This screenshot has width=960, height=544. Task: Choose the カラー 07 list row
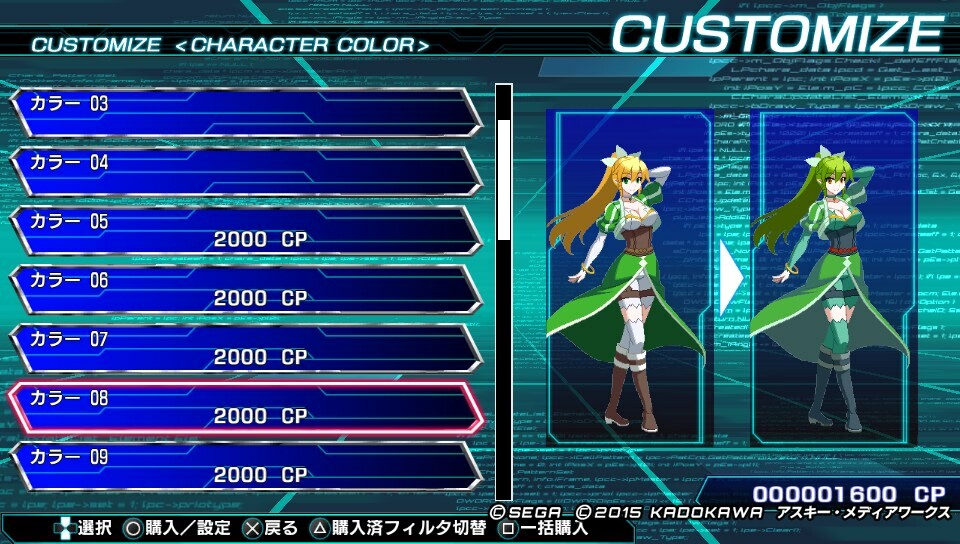coord(245,348)
